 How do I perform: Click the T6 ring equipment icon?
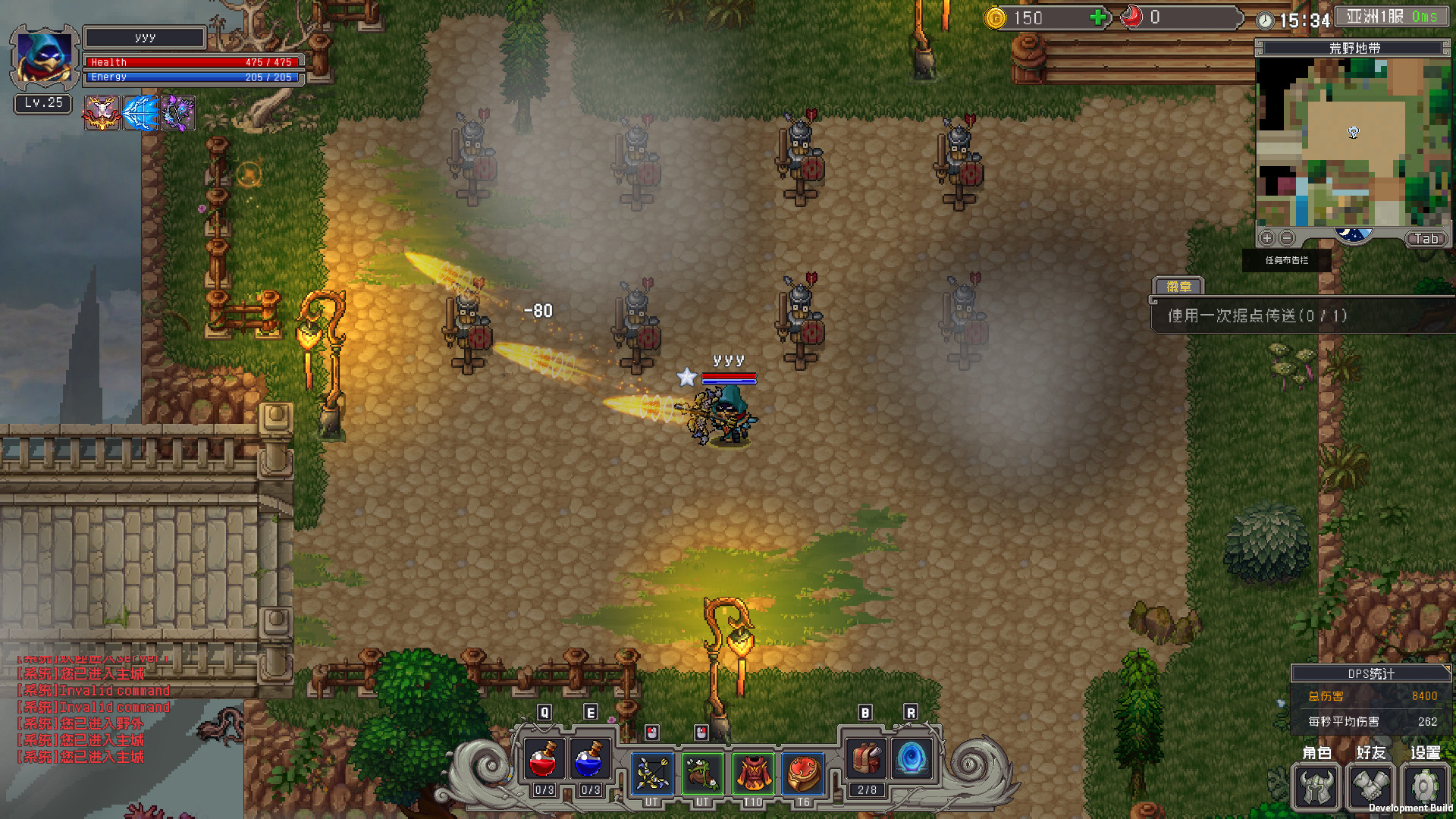tap(803, 773)
